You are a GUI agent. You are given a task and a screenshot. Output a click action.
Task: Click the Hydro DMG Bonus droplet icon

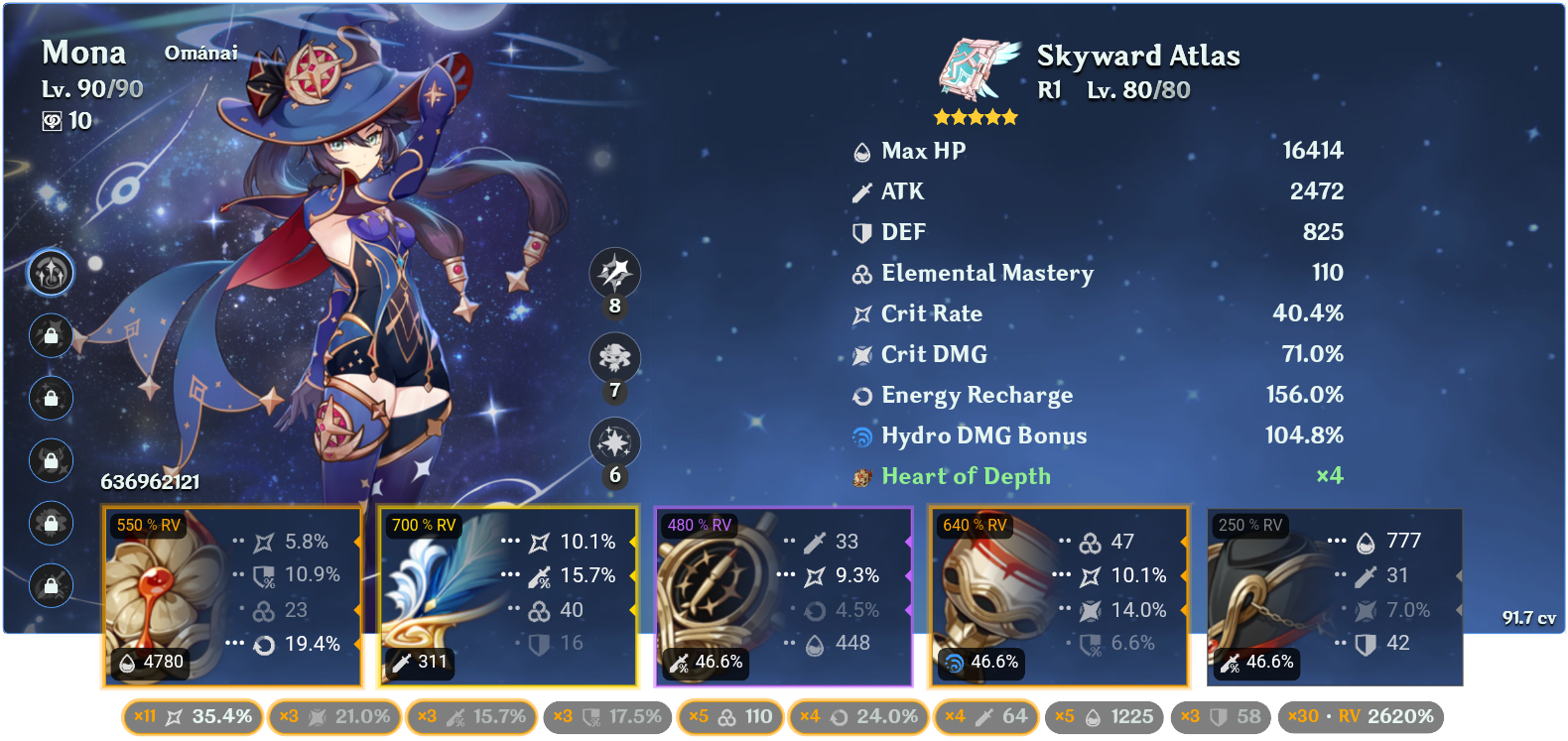click(x=859, y=434)
